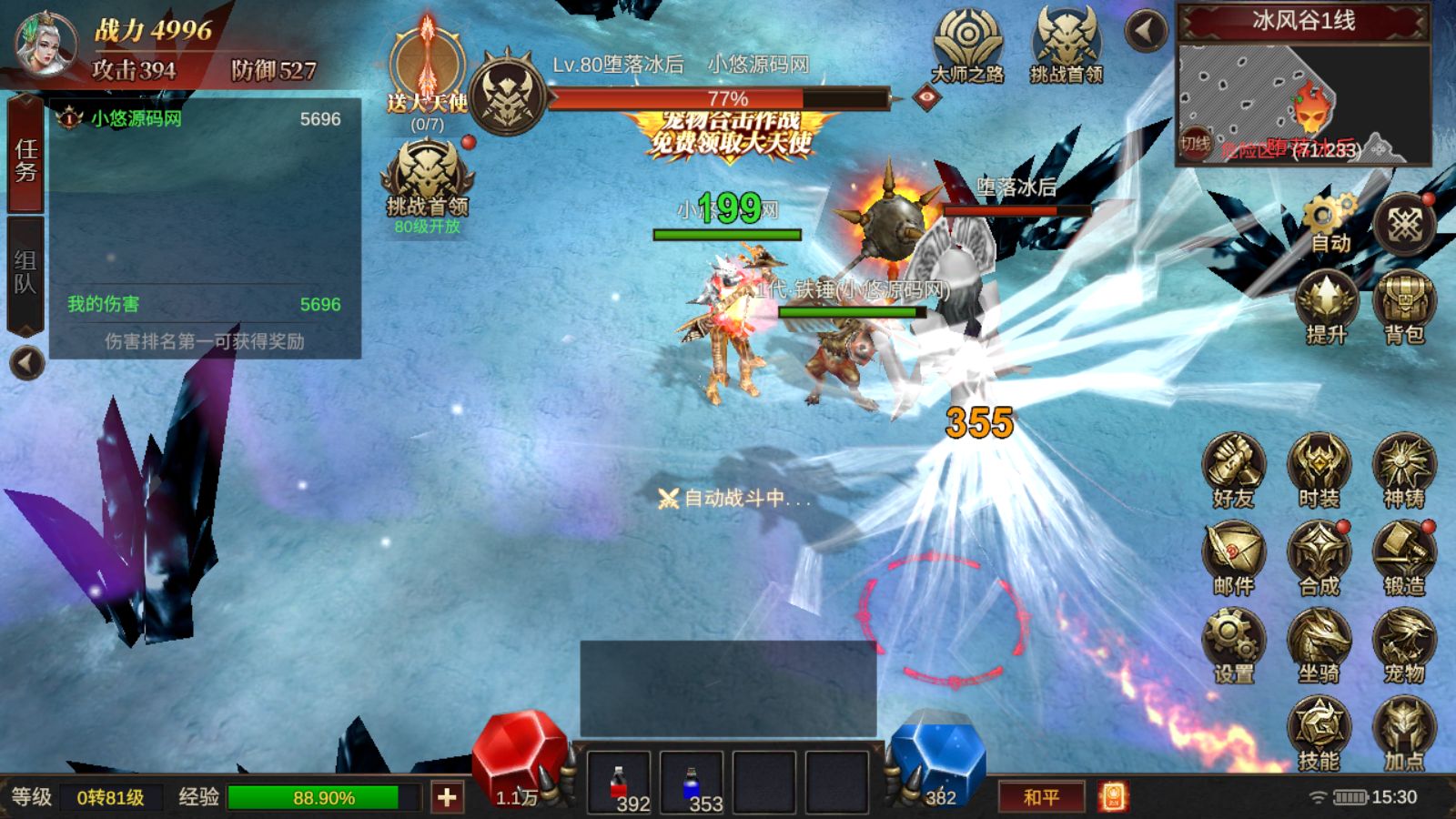
Task: Switch to the 组队 team tab
Action: (x=25, y=273)
